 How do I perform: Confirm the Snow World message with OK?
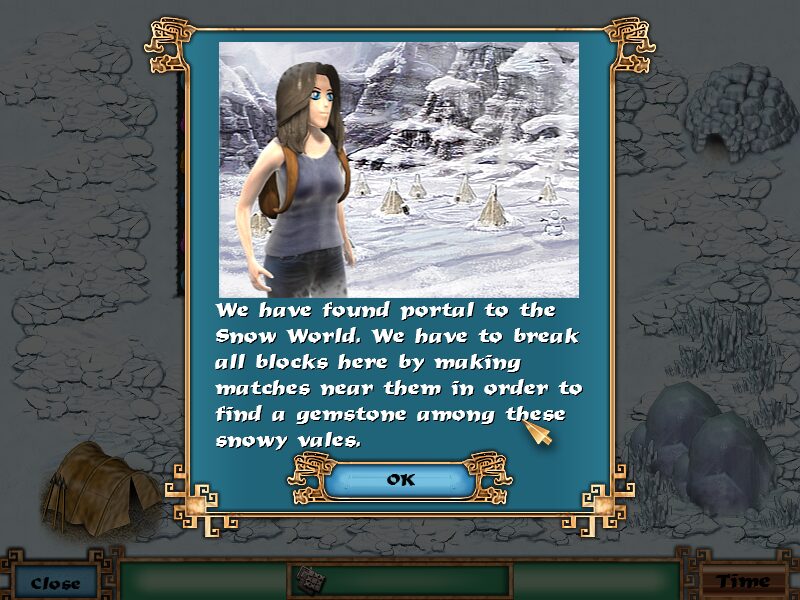tap(400, 480)
